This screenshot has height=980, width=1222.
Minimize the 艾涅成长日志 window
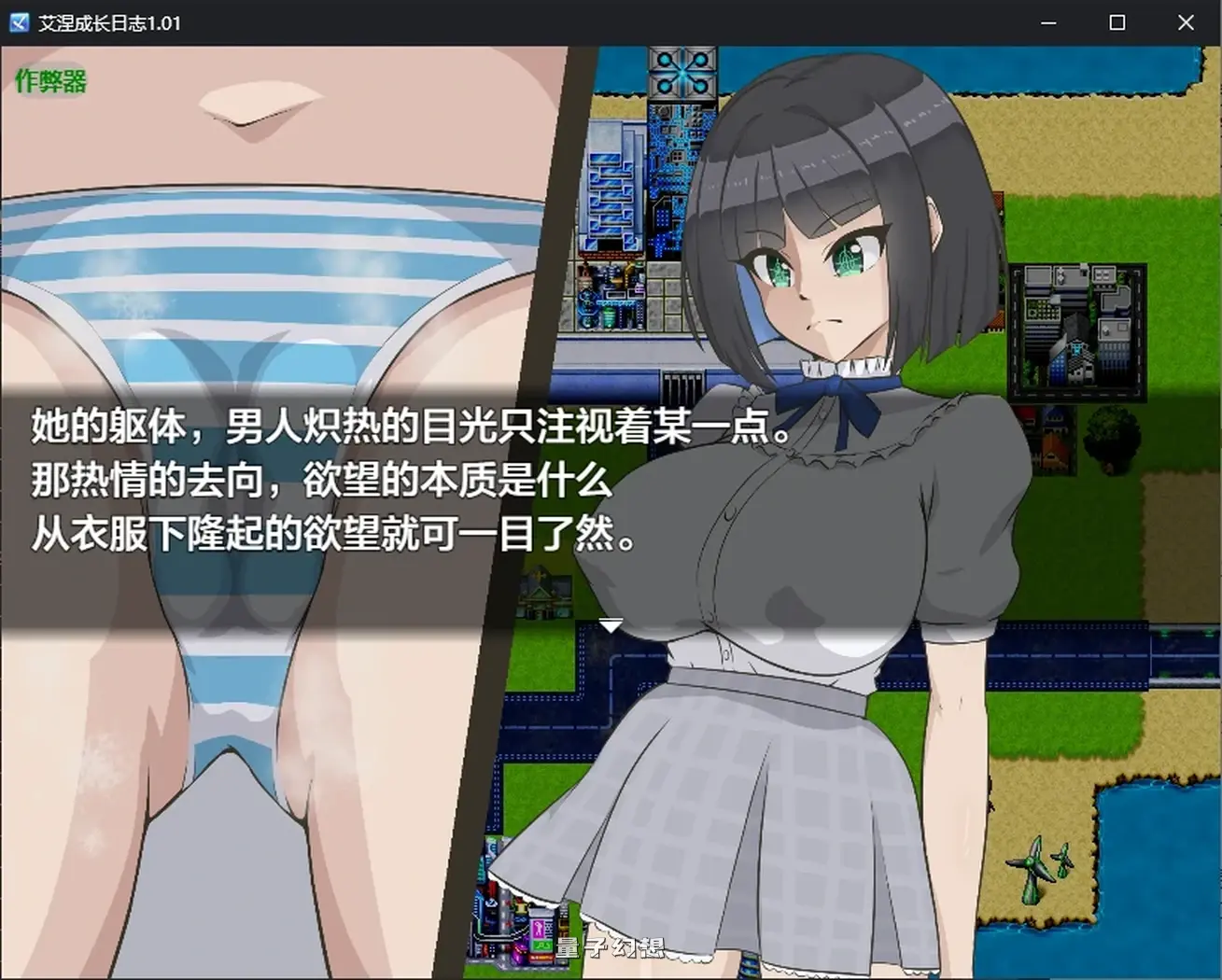[1049, 22]
